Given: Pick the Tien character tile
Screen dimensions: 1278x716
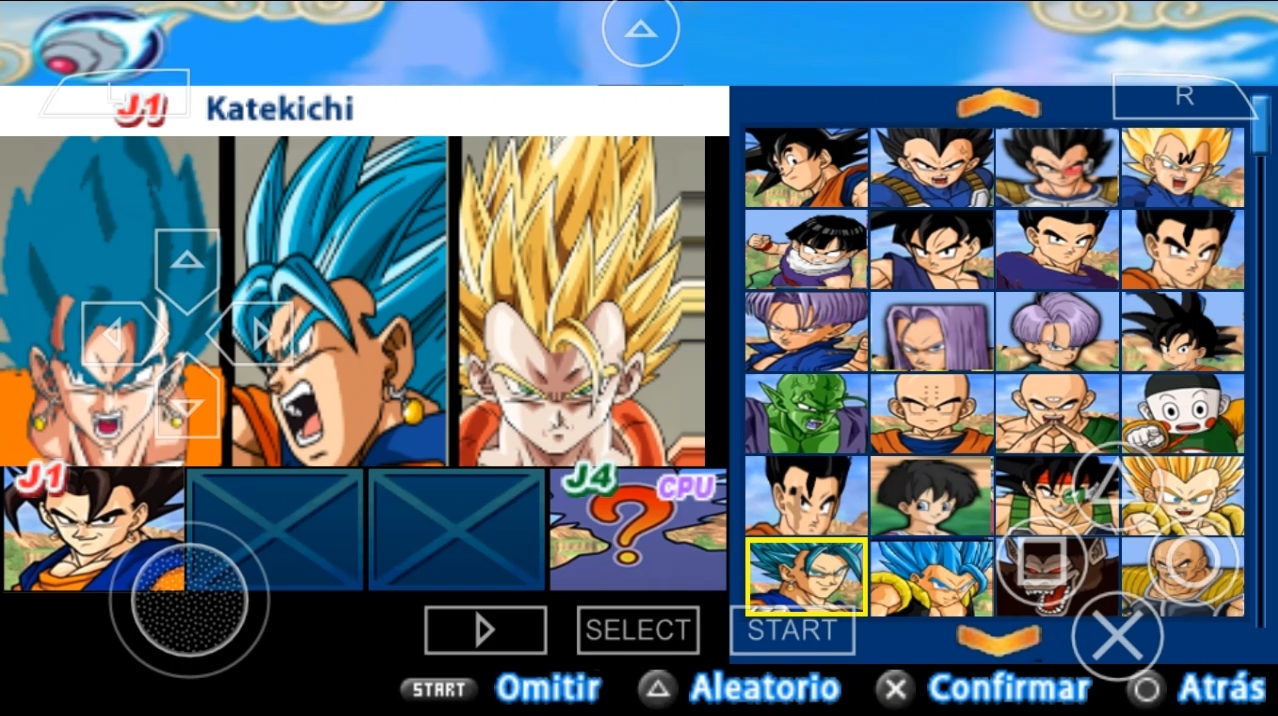Looking at the screenshot, I should (x=1056, y=413).
